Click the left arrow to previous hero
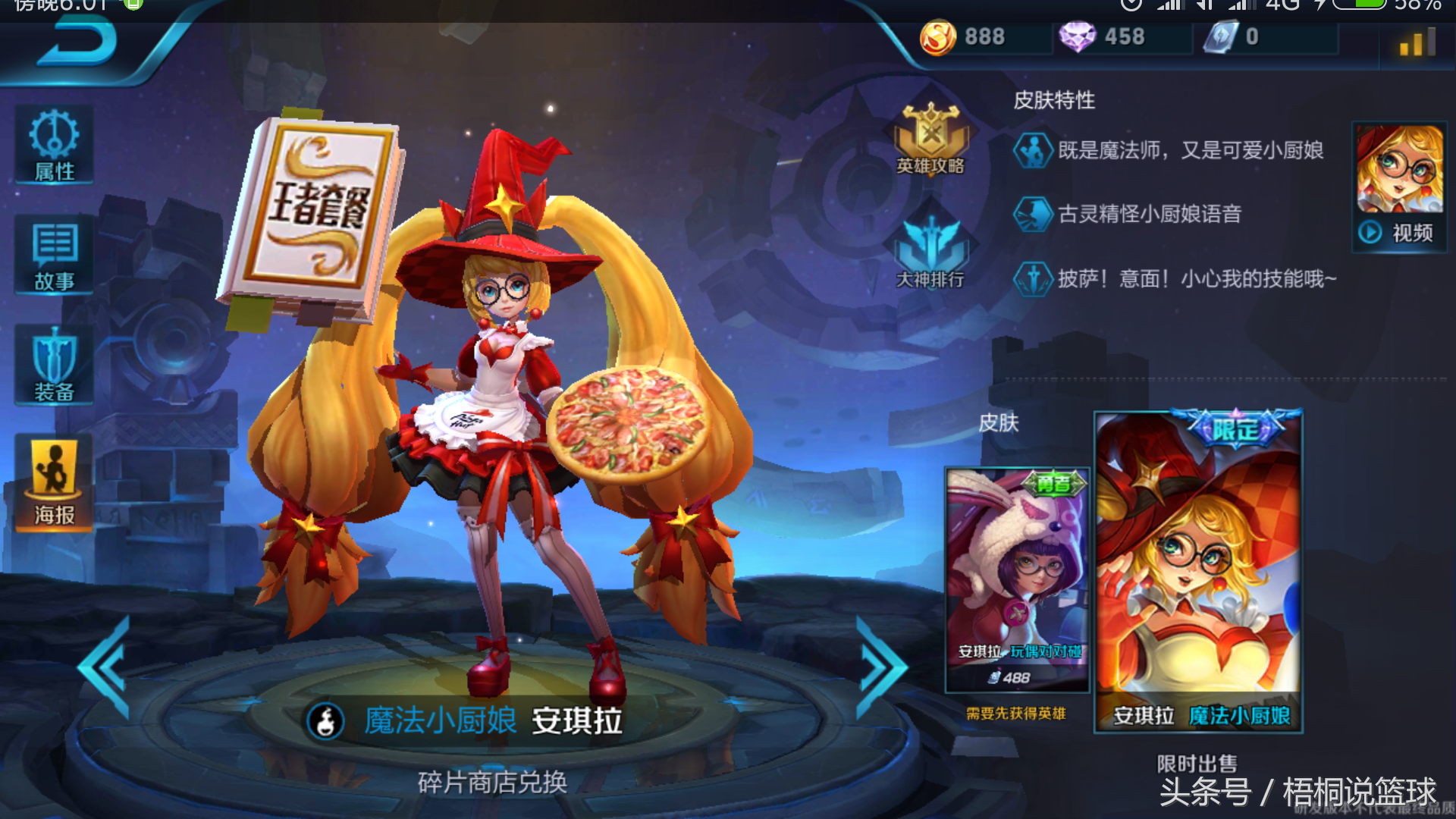 [102, 667]
